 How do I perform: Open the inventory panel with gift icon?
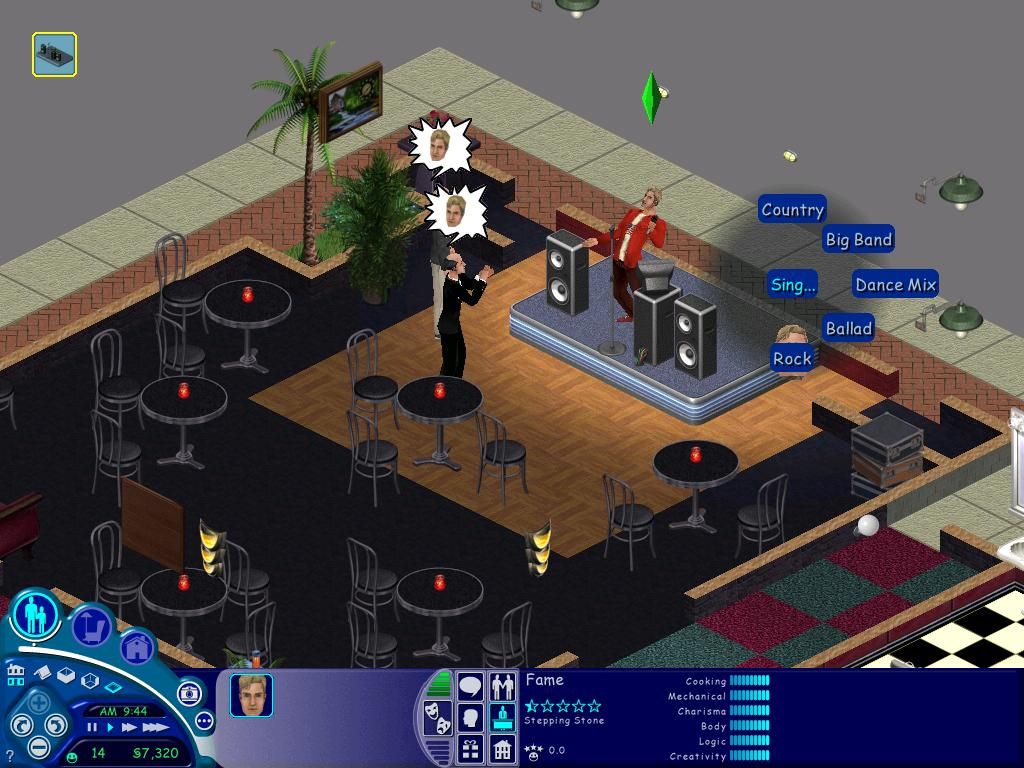[x=470, y=747]
